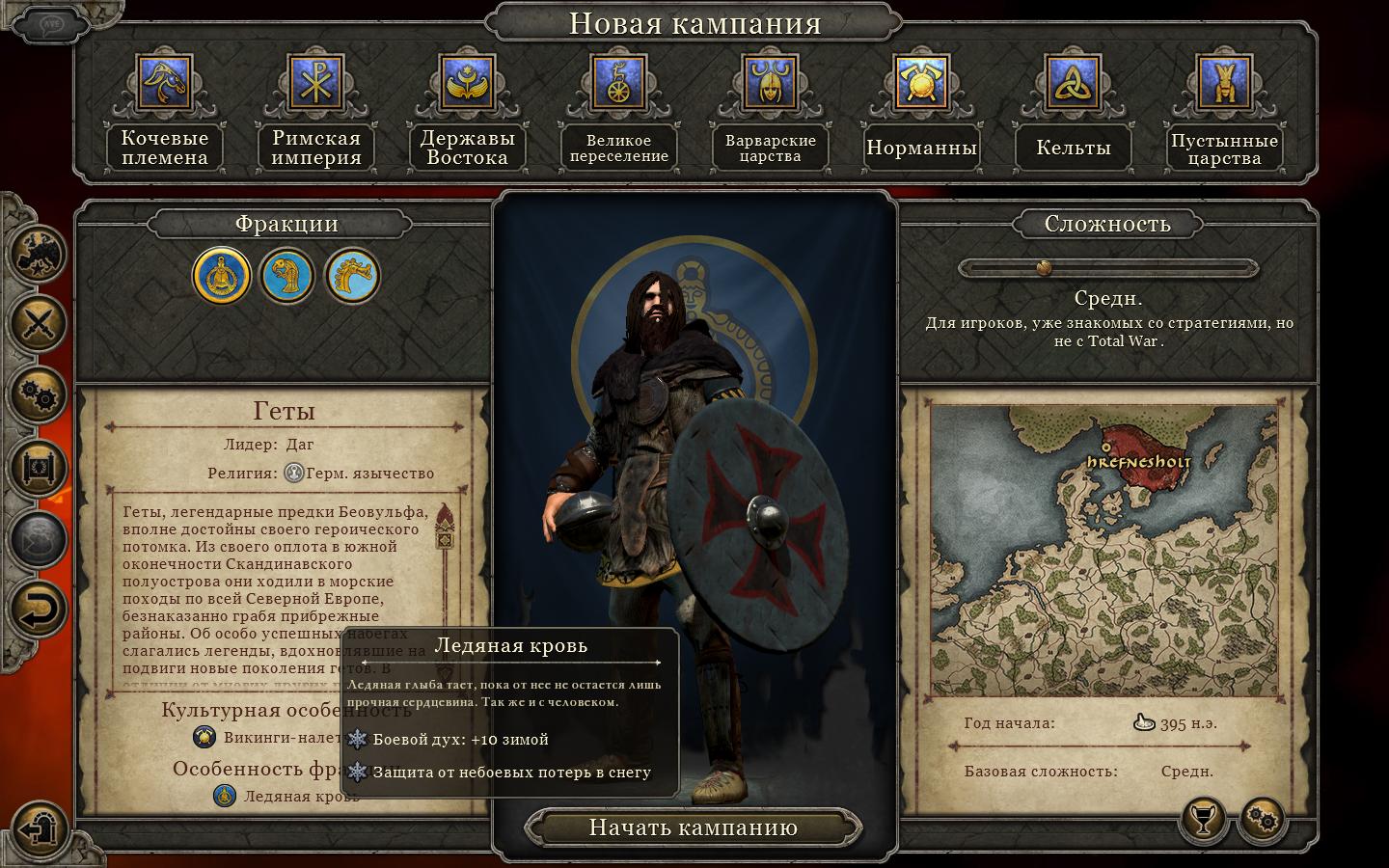Click the curved return arrow button

pyautogui.click(x=41, y=610)
